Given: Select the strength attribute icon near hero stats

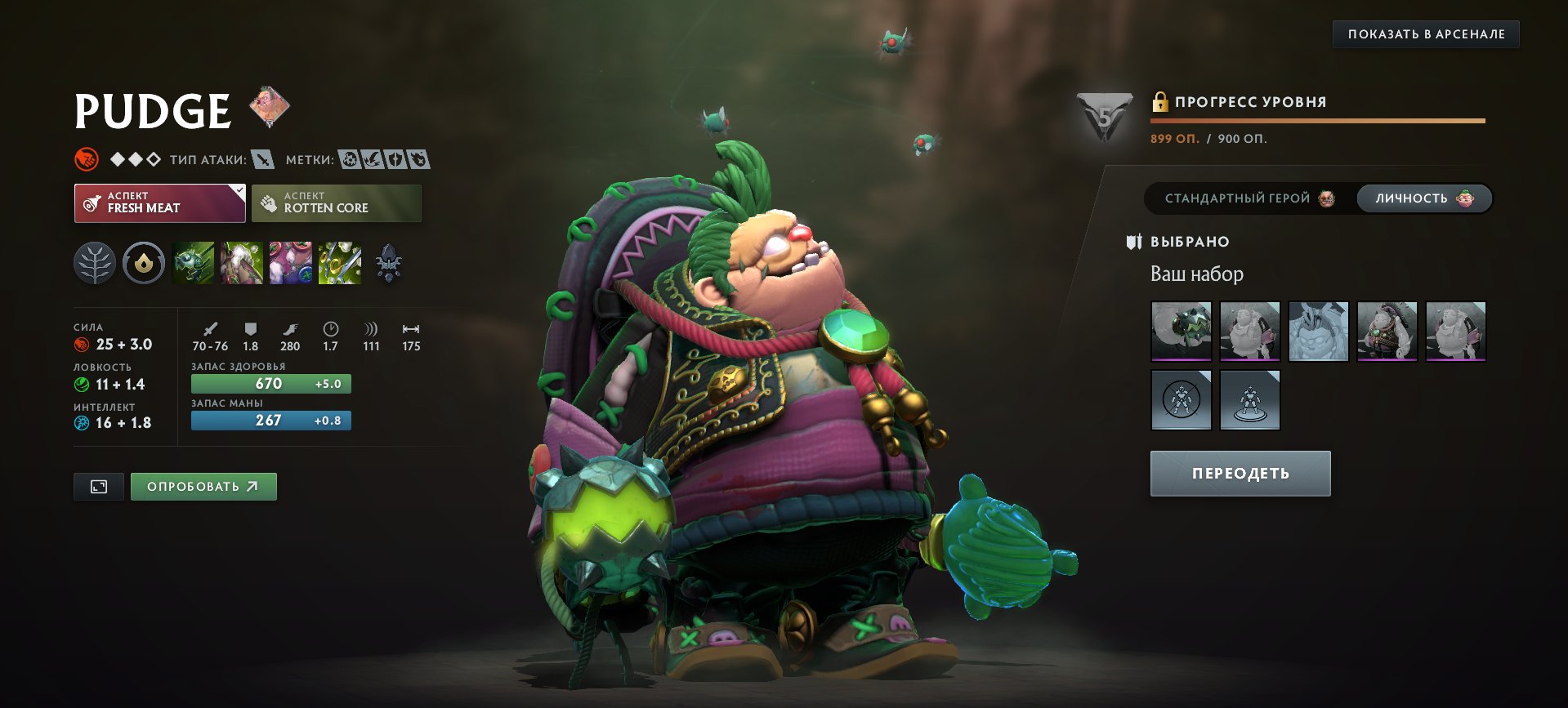Looking at the screenshot, I should tap(82, 344).
